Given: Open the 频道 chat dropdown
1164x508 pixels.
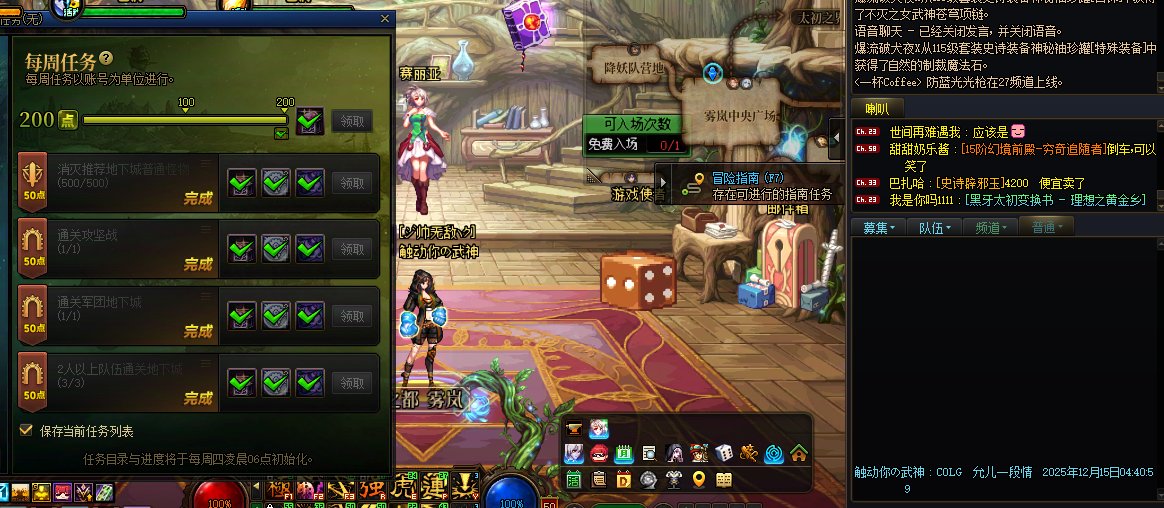Looking at the screenshot, I should [x=991, y=228].
